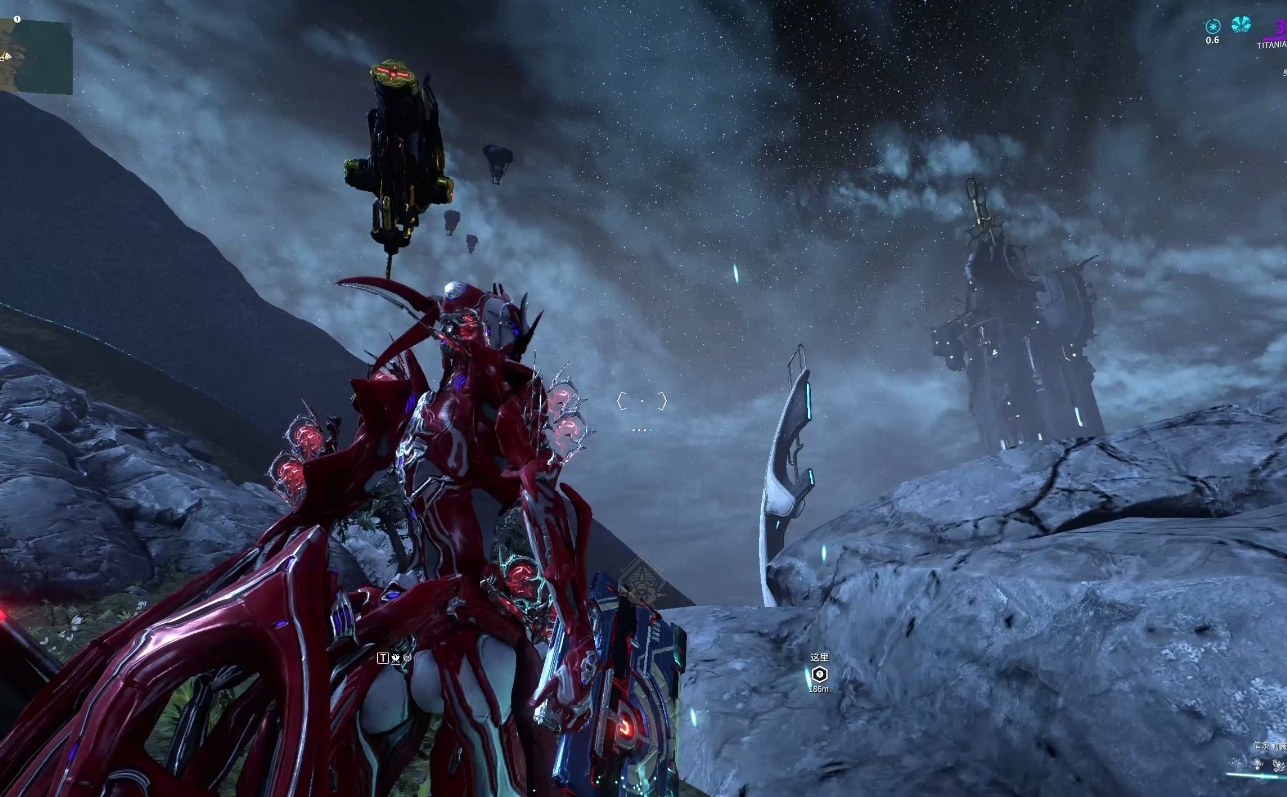Viewport: 1287px width, 797px height.
Task: Click the hexagon waypoint marker at 186m
Action: coord(820,674)
